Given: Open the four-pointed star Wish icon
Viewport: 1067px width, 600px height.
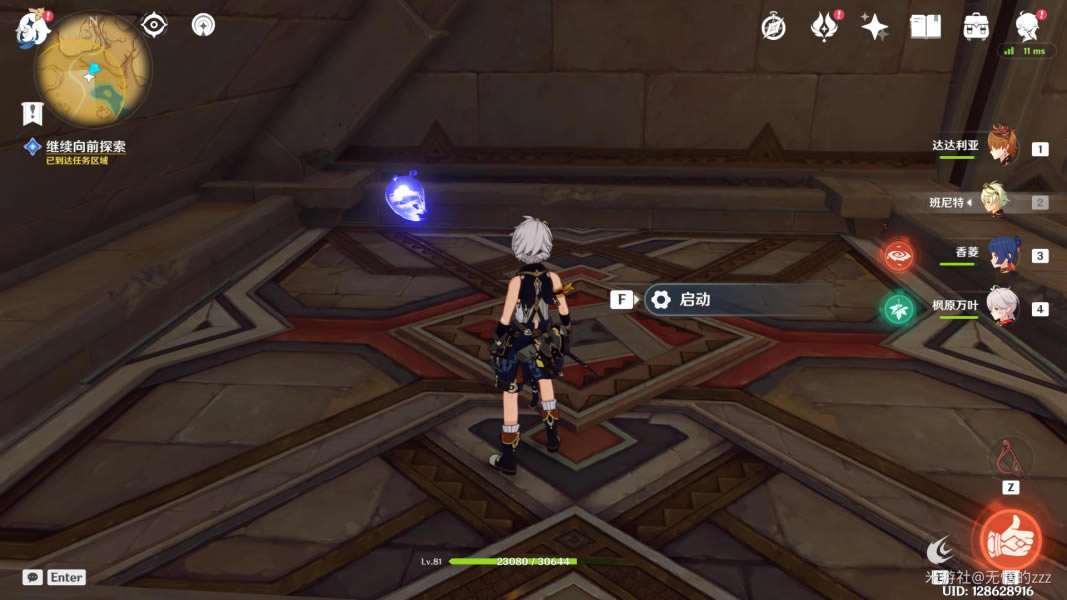Looking at the screenshot, I should pyautogui.click(x=875, y=27).
